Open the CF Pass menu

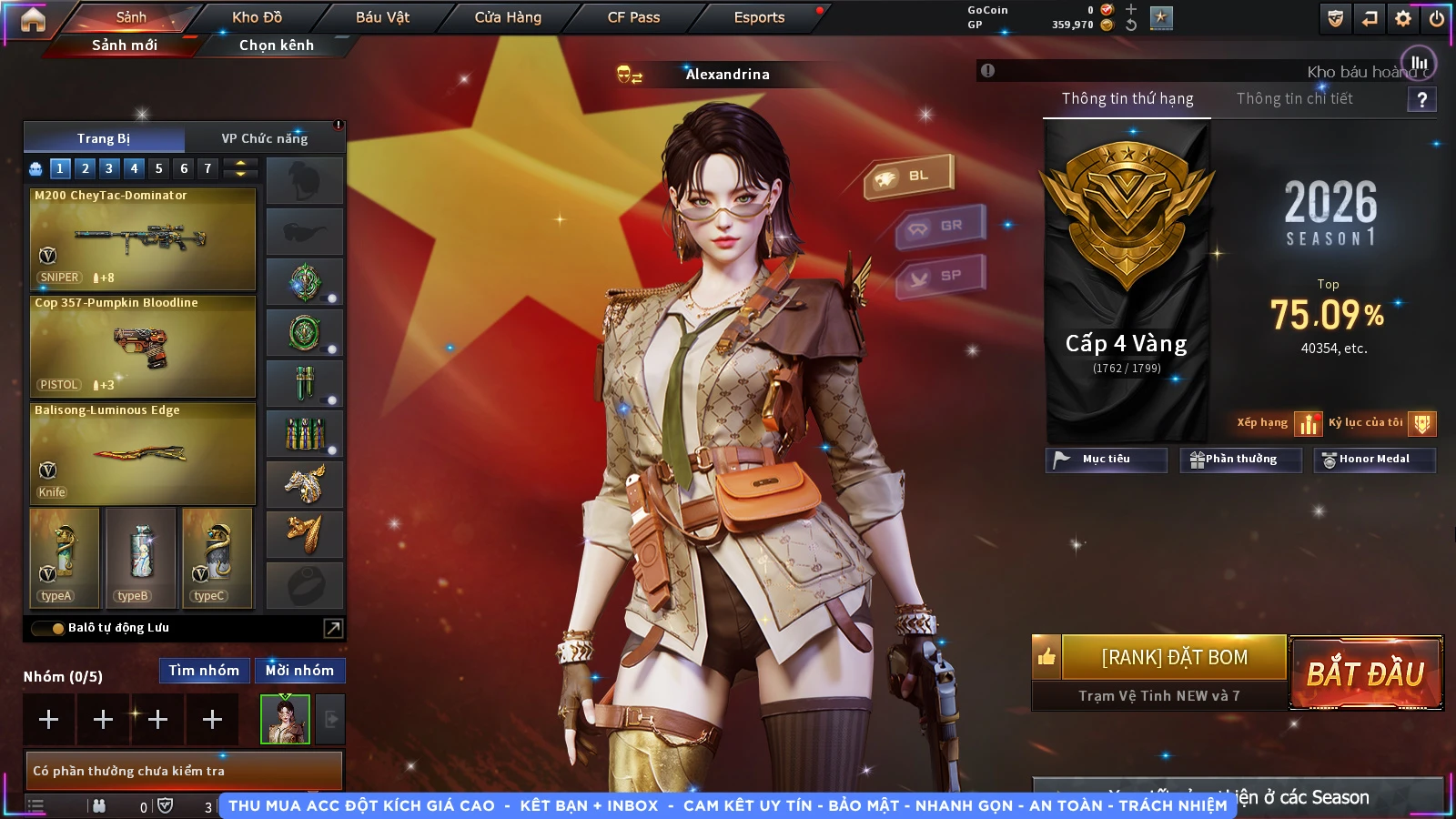(x=633, y=17)
